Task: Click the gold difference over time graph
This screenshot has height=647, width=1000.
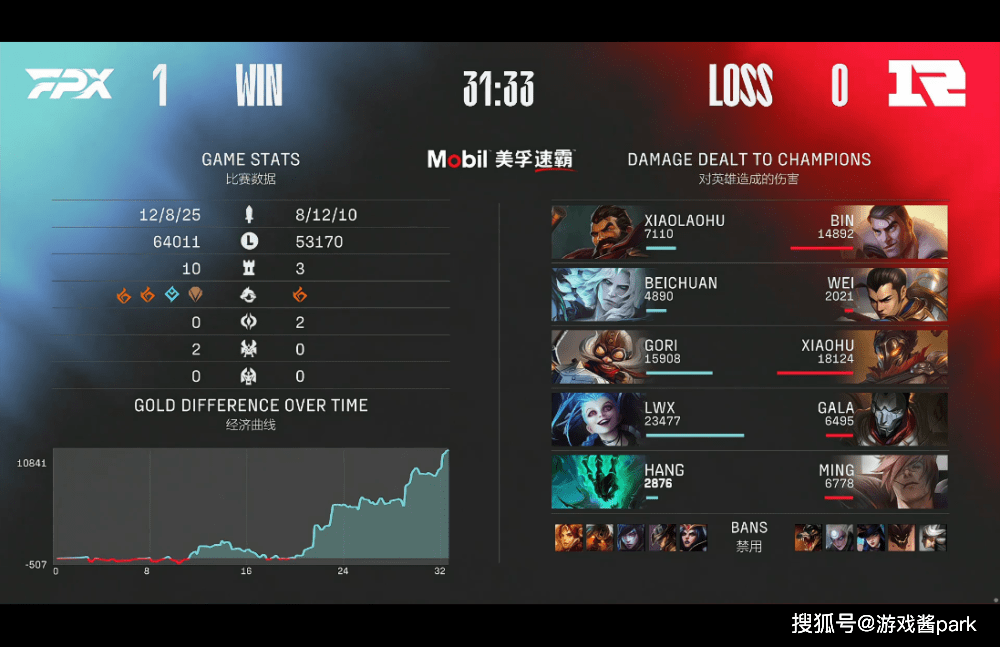Action: [x=251, y=505]
